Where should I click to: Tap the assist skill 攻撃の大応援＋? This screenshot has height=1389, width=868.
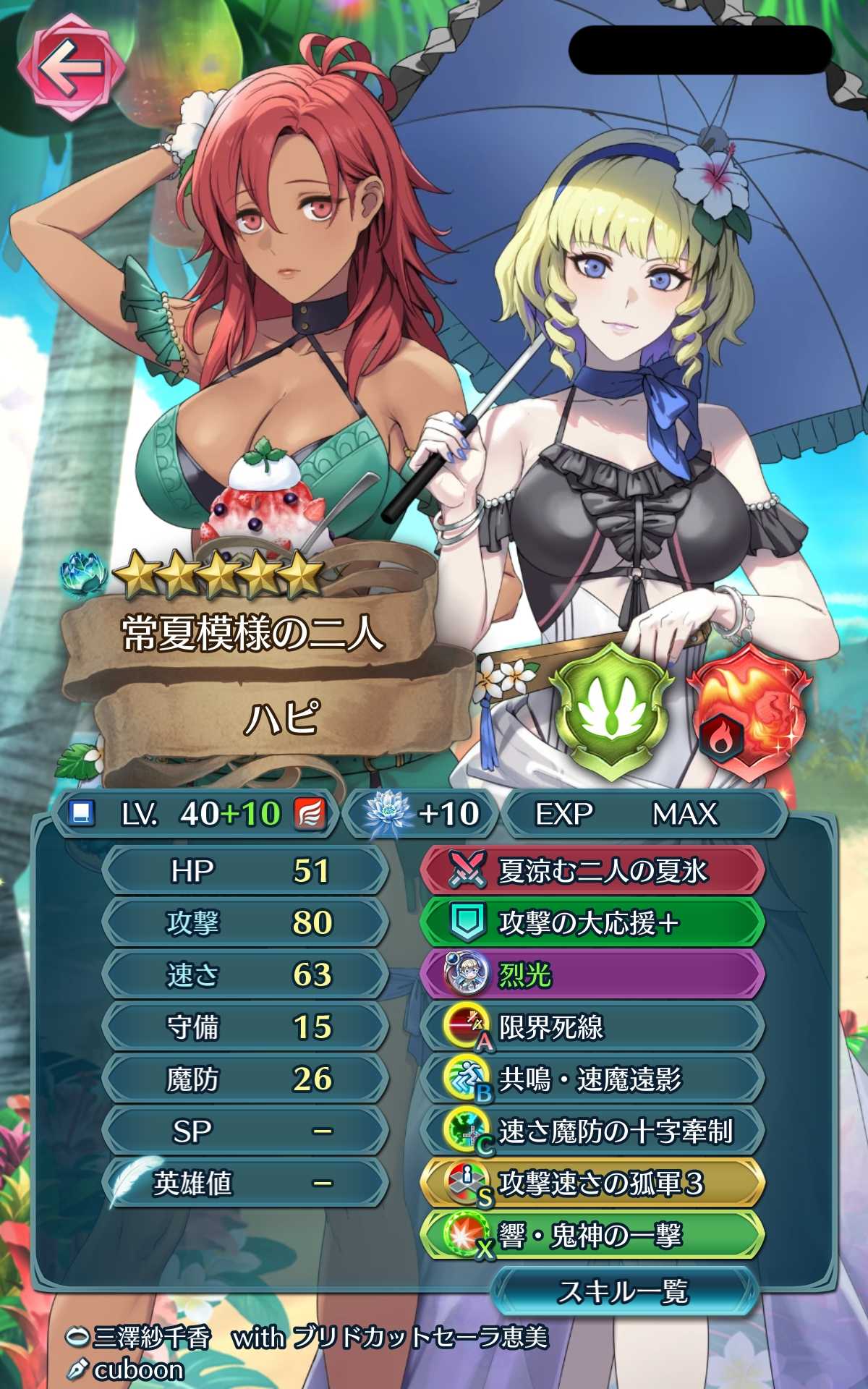592,923
